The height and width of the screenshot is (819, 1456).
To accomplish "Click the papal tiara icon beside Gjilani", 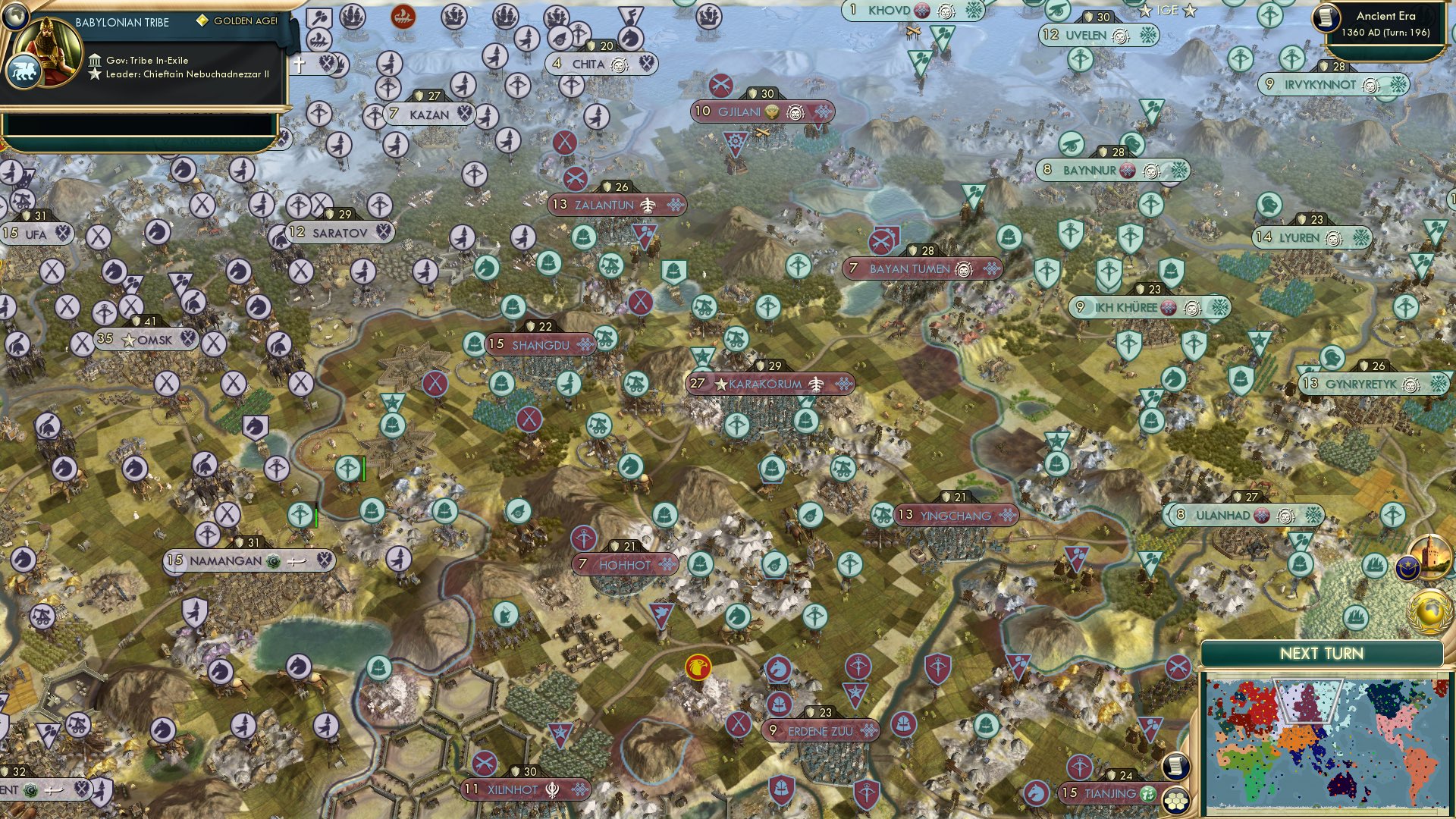I will click(x=772, y=111).
